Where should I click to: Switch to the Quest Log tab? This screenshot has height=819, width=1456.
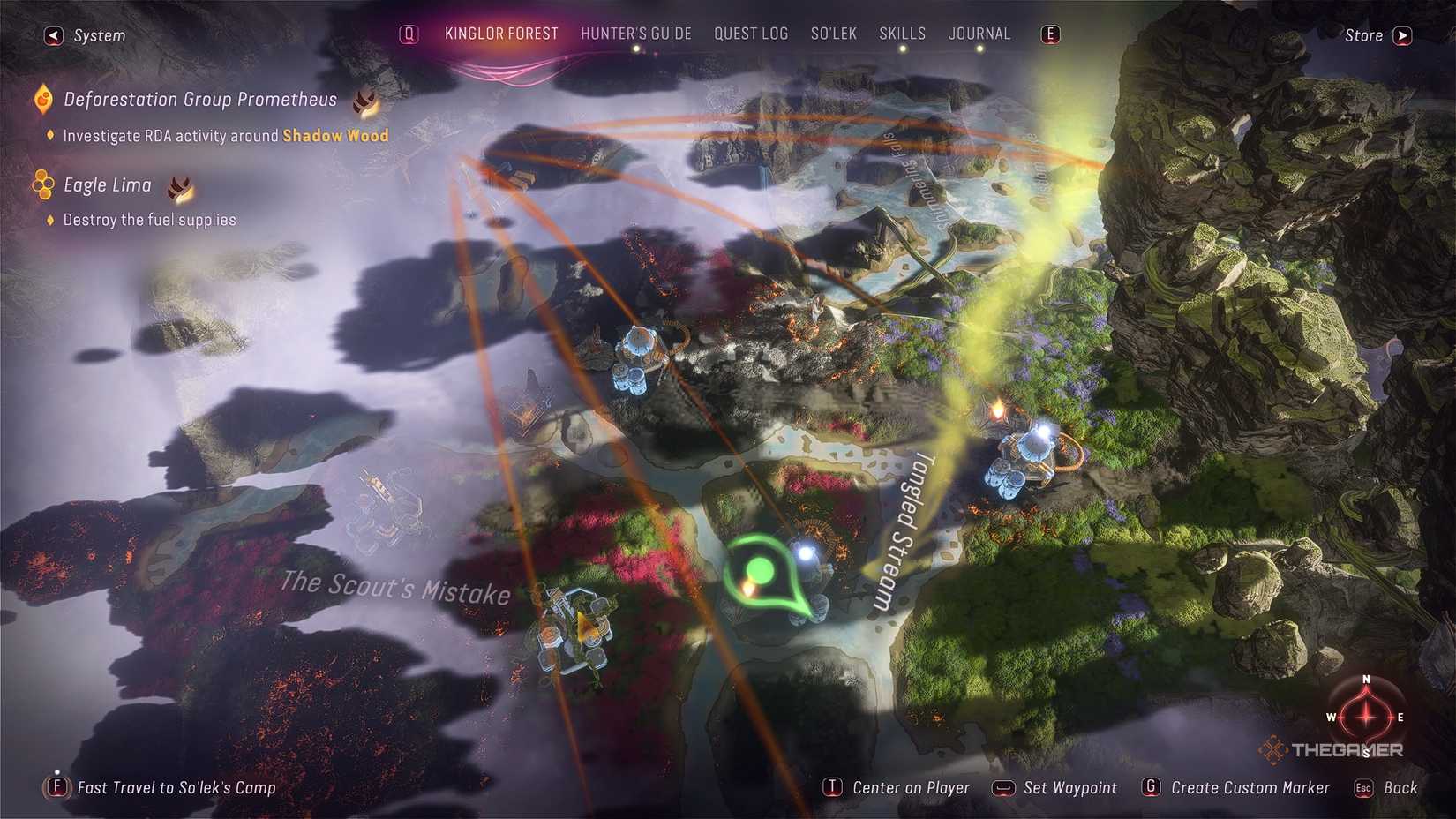tap(751, 34)
